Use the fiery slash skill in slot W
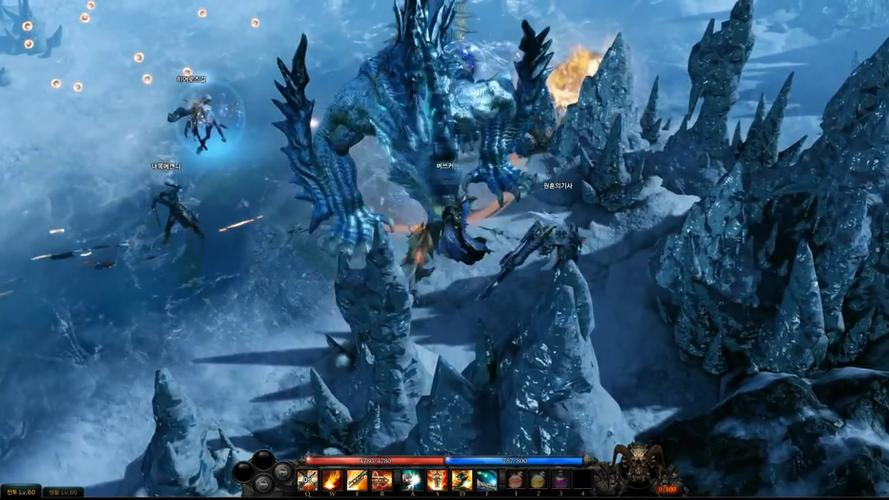This screenshot has height=500, width=889. click(332, 480)
